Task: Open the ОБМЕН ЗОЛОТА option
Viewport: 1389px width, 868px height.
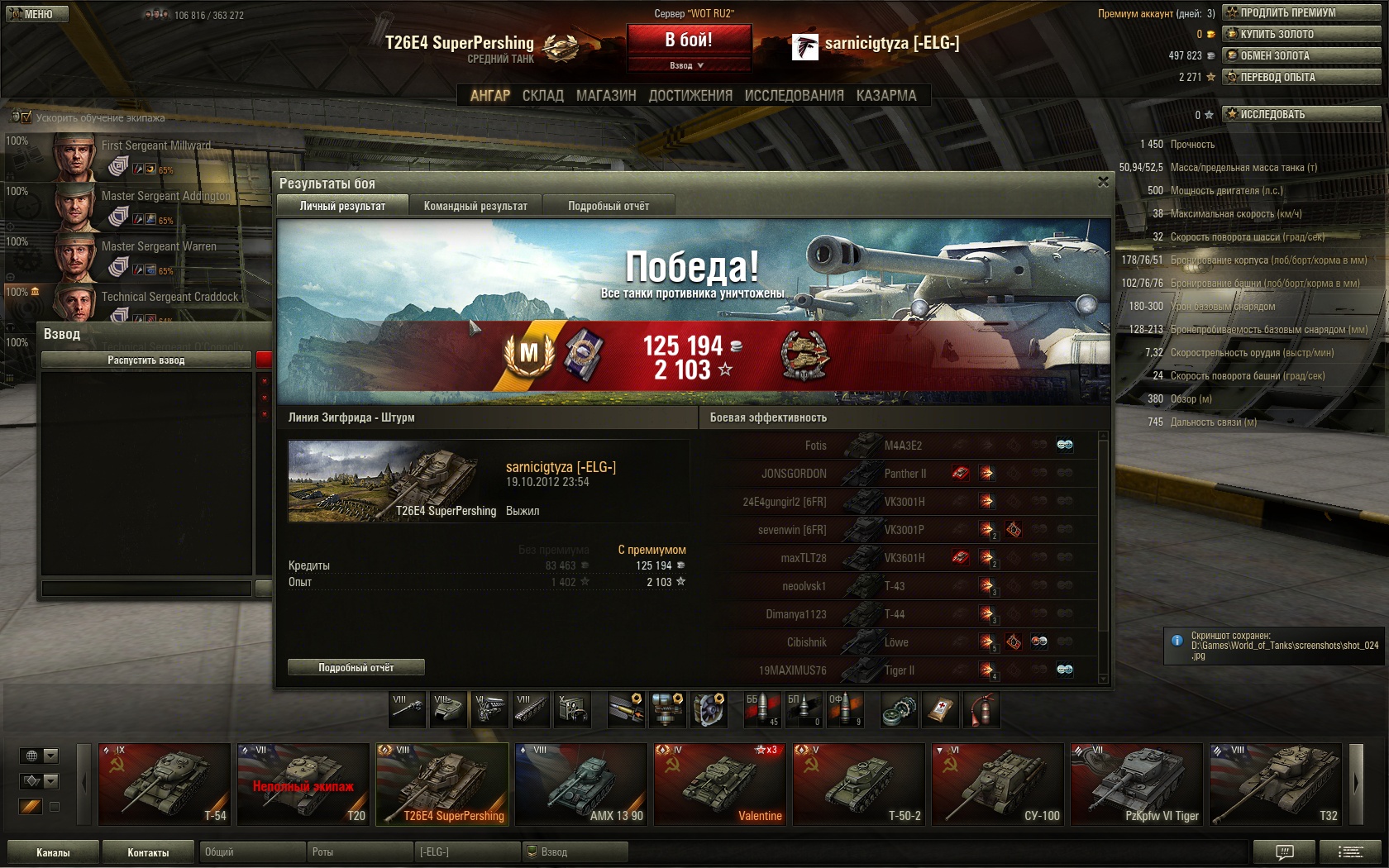Action: click(1301, 55)
